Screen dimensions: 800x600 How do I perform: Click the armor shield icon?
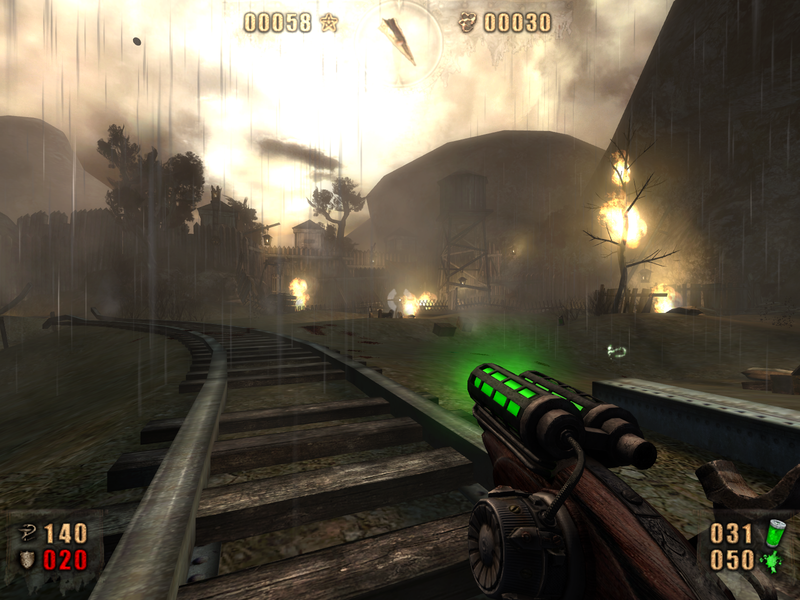(x=27, y=560)
